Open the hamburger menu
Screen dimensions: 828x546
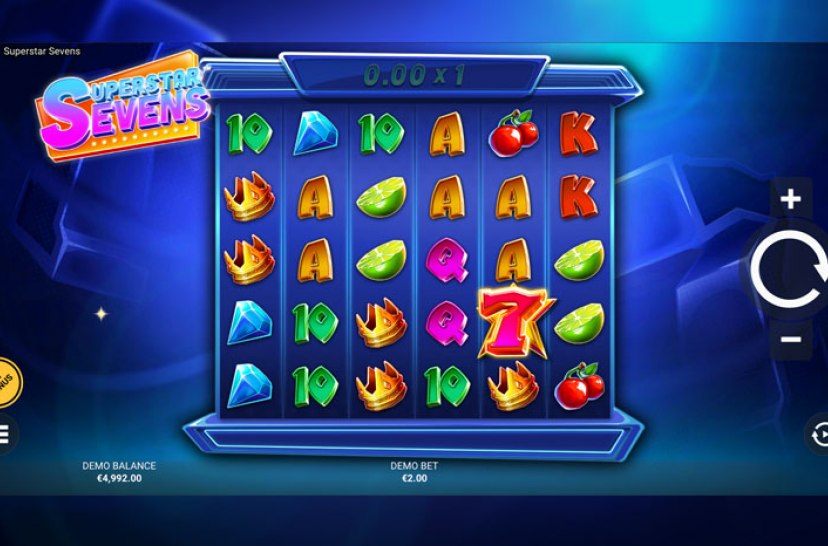[4, 434]
